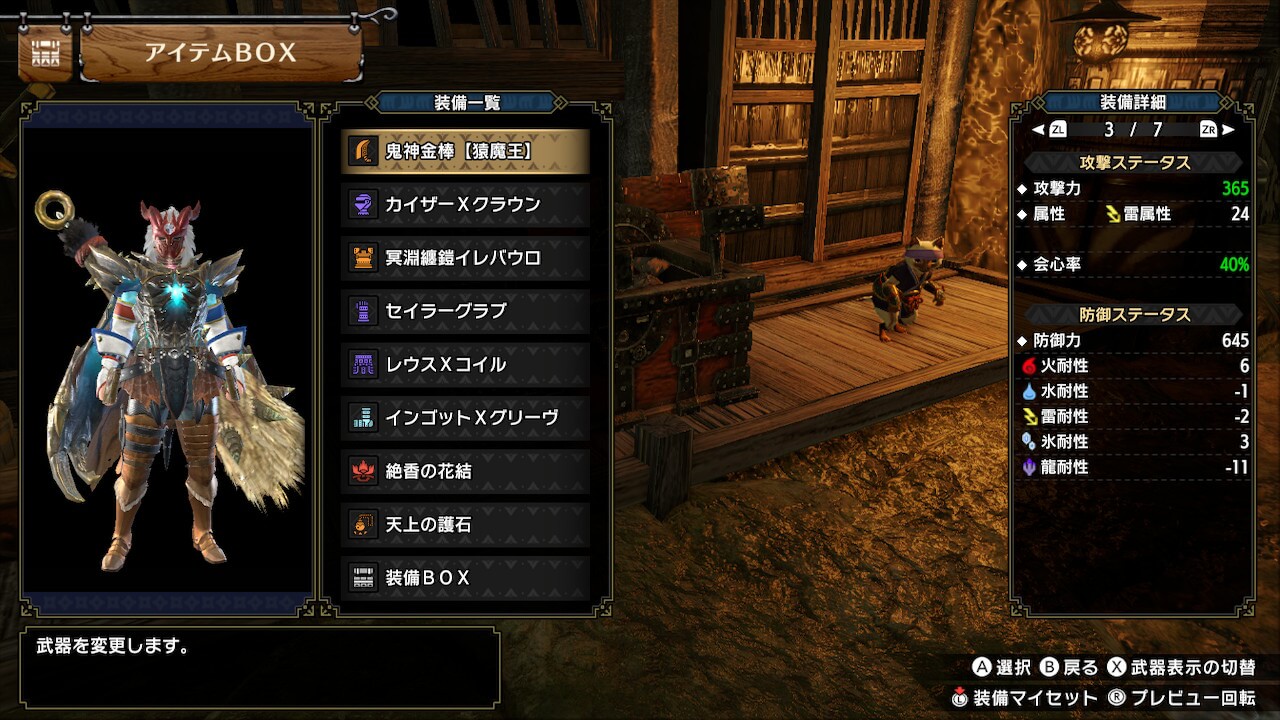Choose the インゴットXグリーヴ leg armor
Image resolution: width=1280 pixels, height=720 pixels.
coord(465,418)
